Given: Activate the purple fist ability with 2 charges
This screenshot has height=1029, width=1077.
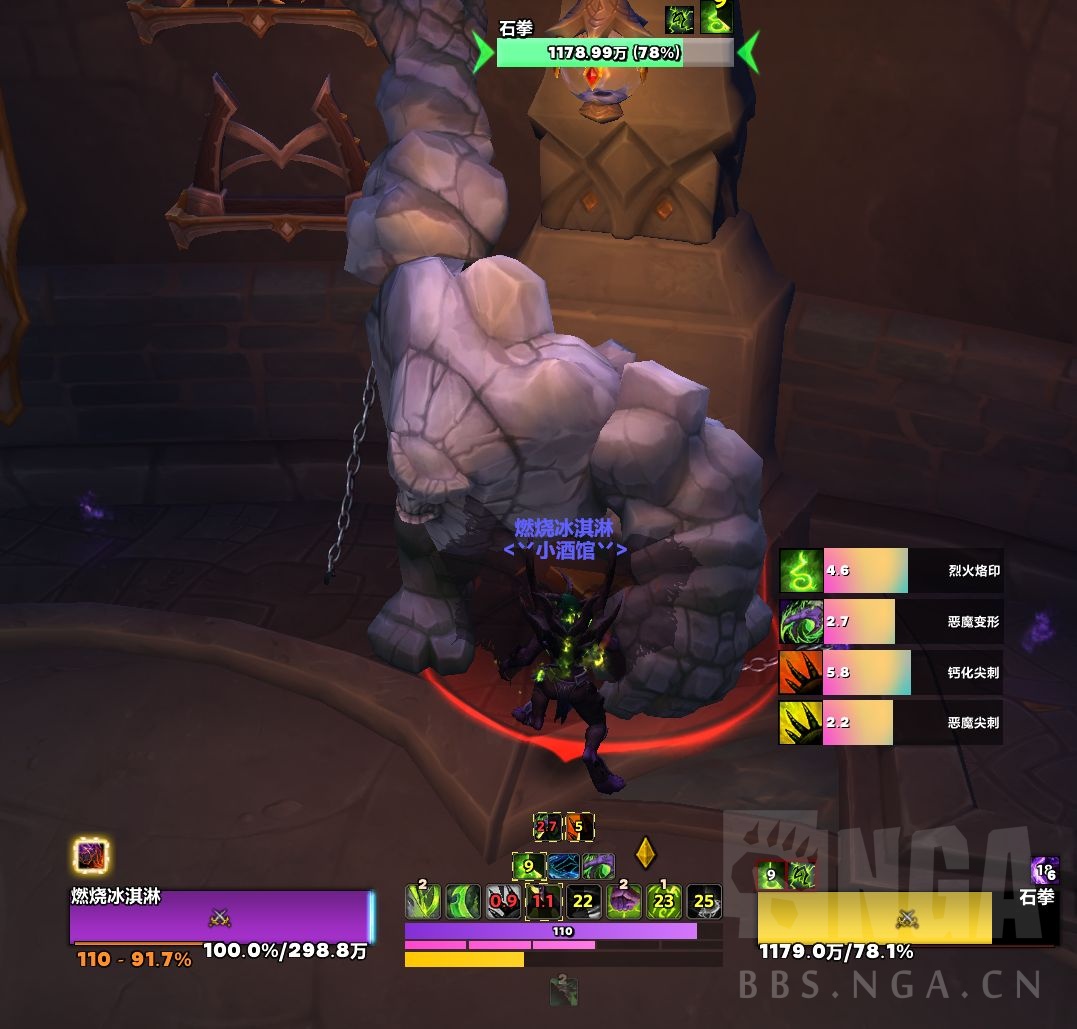Looking at the screenshot, I should click(x=624, y=901).
